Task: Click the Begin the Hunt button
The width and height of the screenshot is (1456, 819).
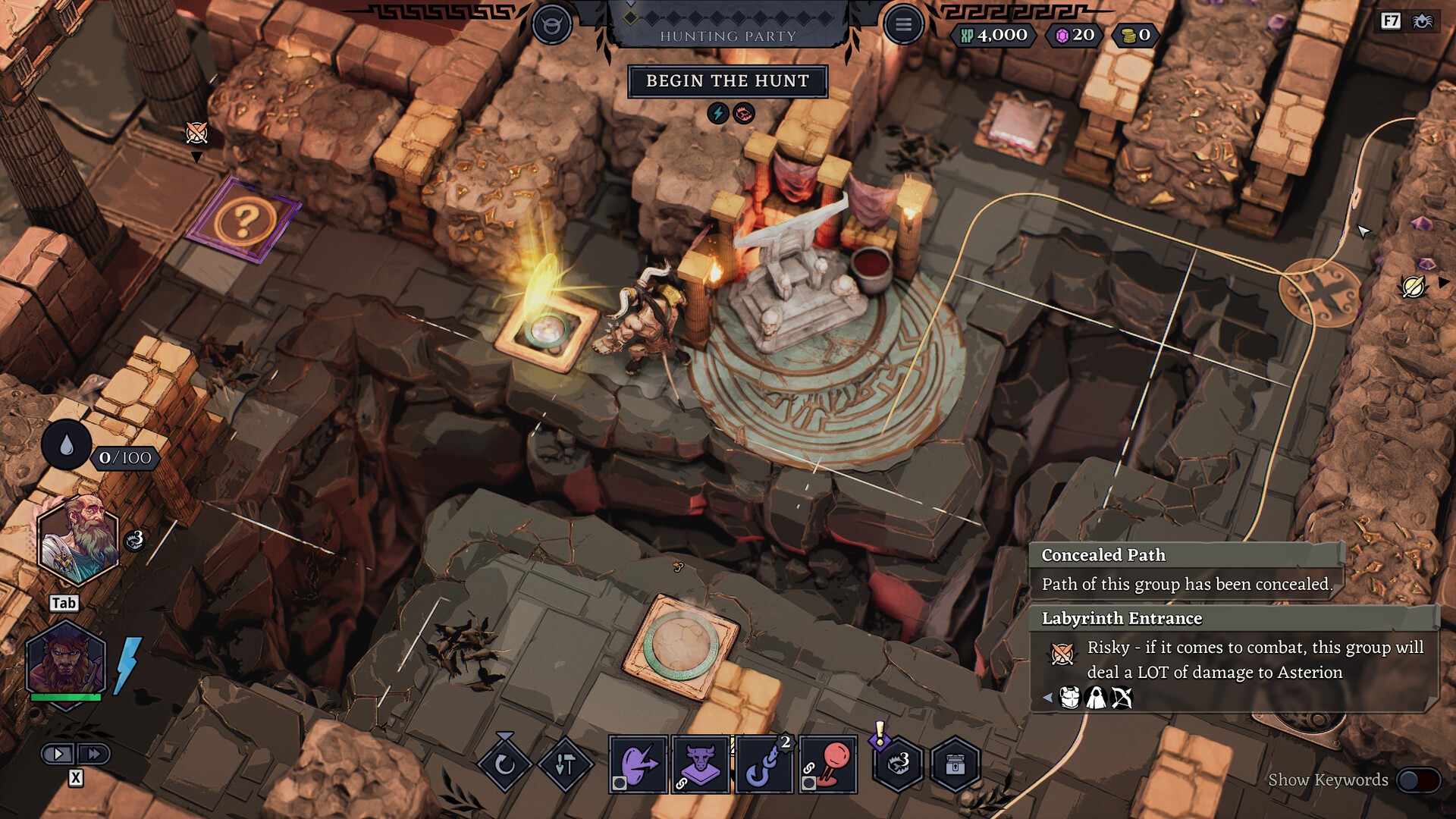Action: point(727,81)
